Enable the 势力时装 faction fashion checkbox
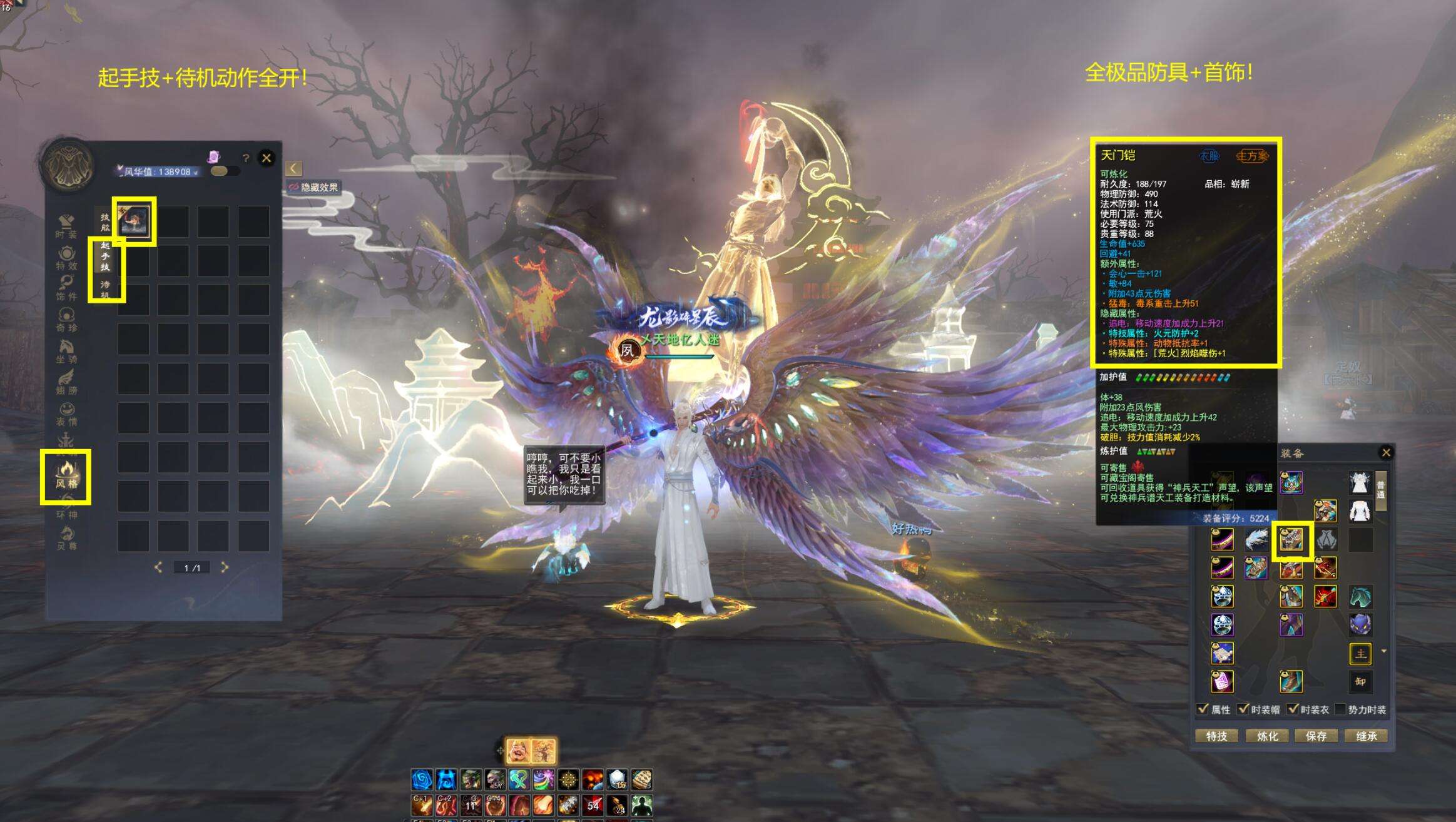This screenshot has height=822, width=1456. [x=1340, y=709]
